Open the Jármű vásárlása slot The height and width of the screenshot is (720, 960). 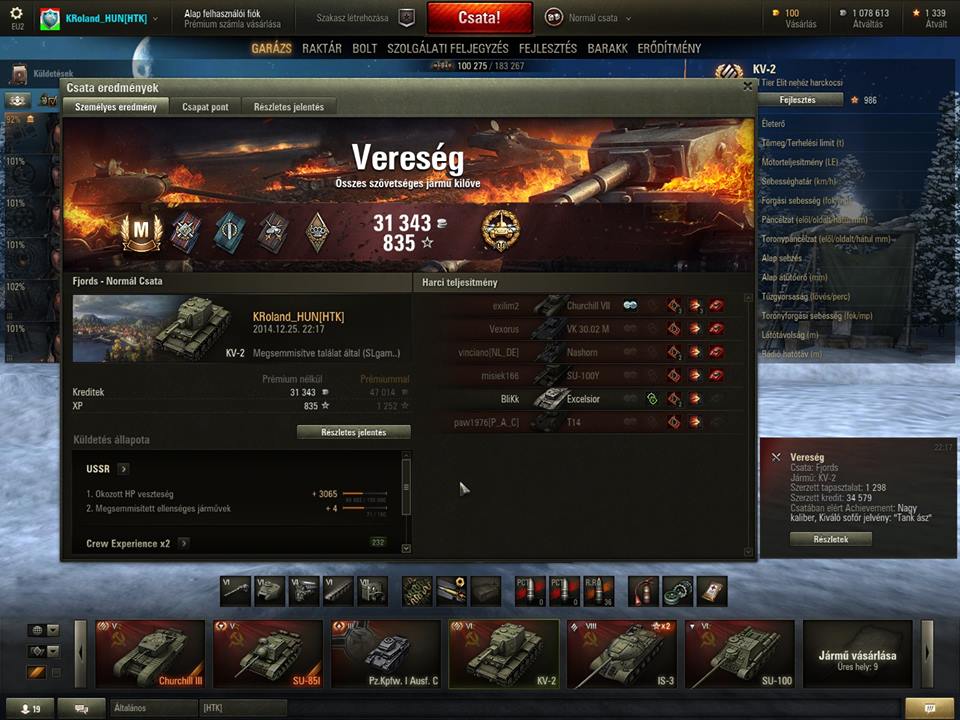coord(857,655)
